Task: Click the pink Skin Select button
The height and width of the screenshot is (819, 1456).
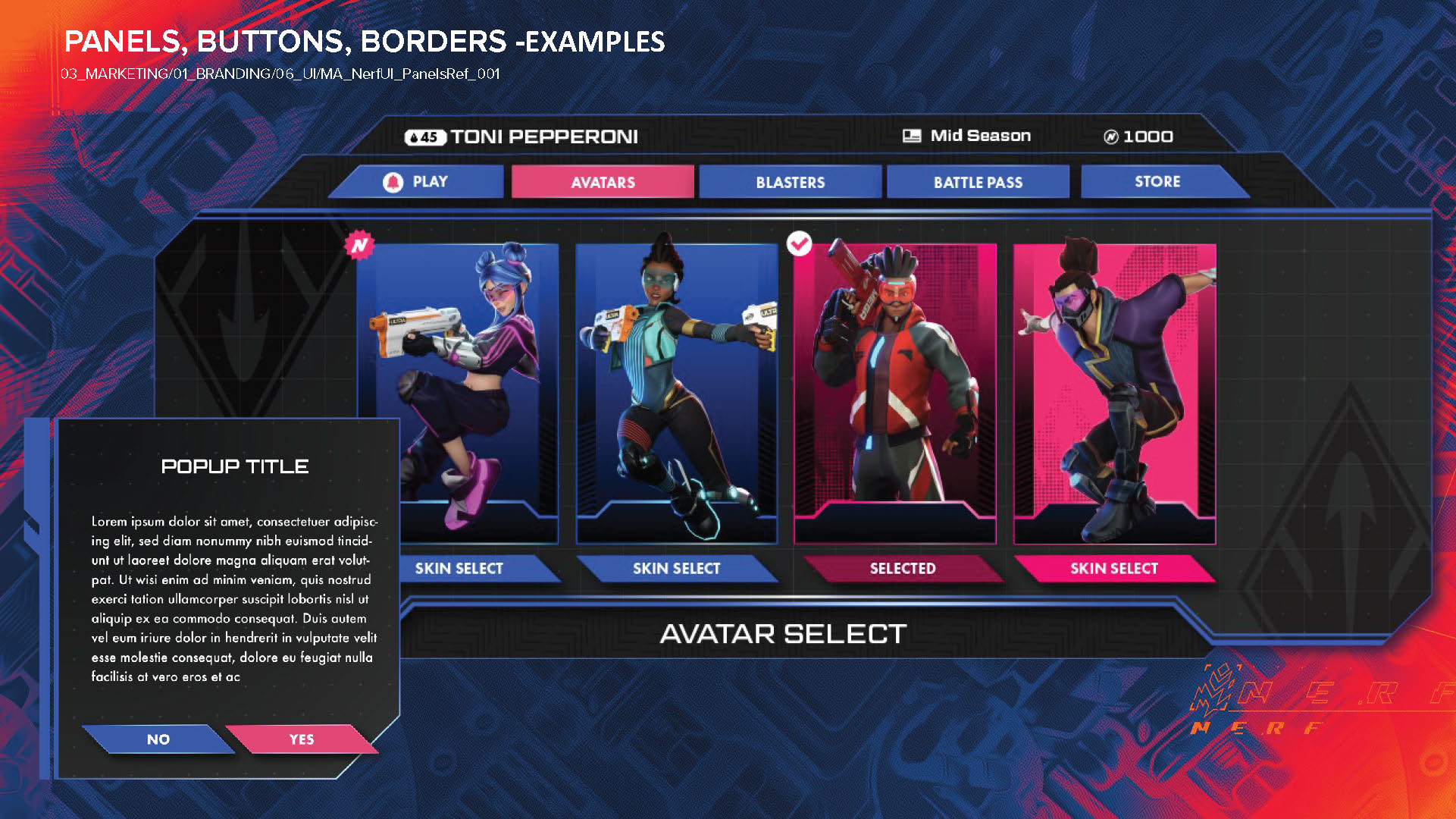Action: coord(1113,569)
